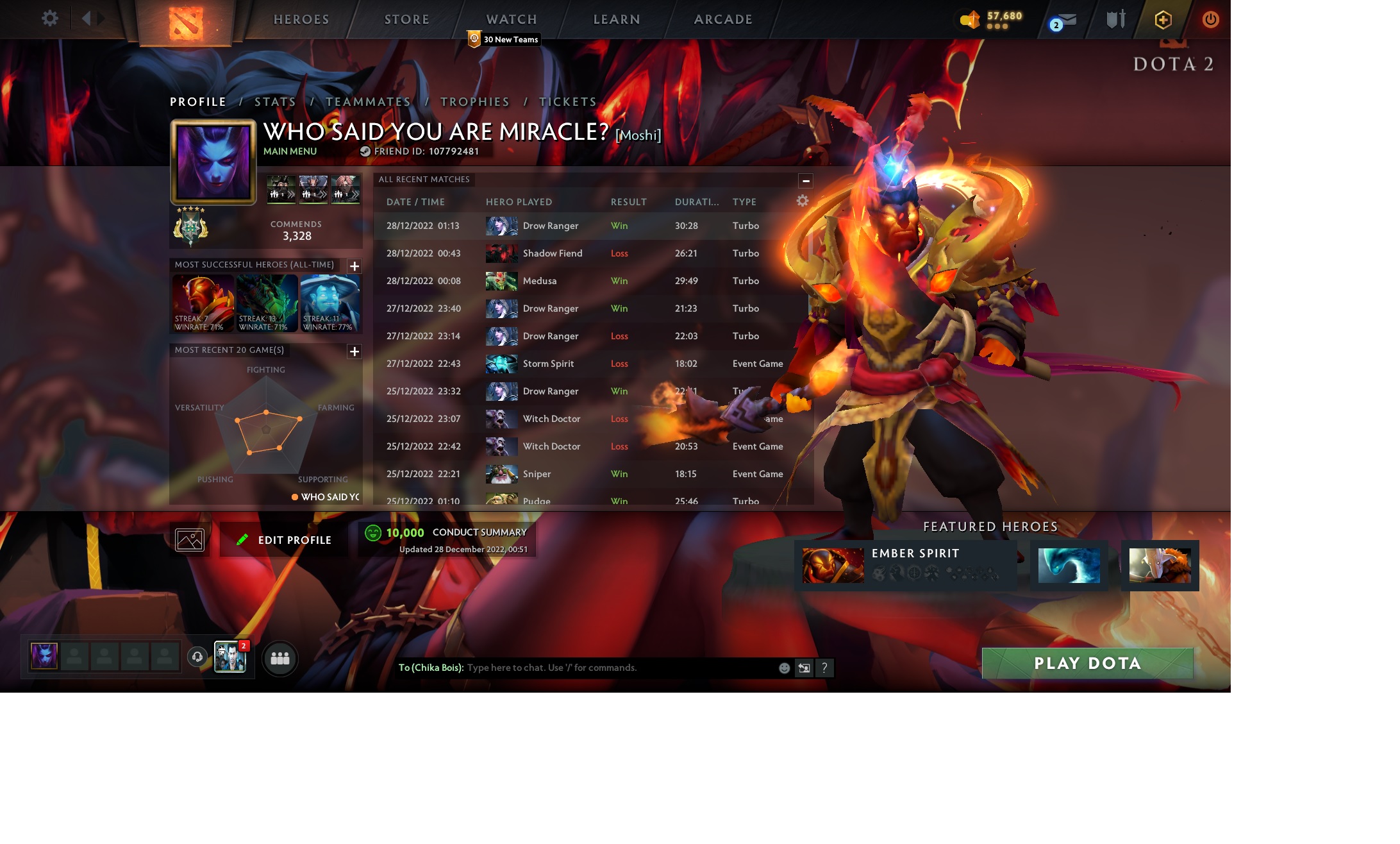The width and height of the screenshot is (1400, 844).
Task: Open the ARCADE menu item
Action: [x=723, y=19]
